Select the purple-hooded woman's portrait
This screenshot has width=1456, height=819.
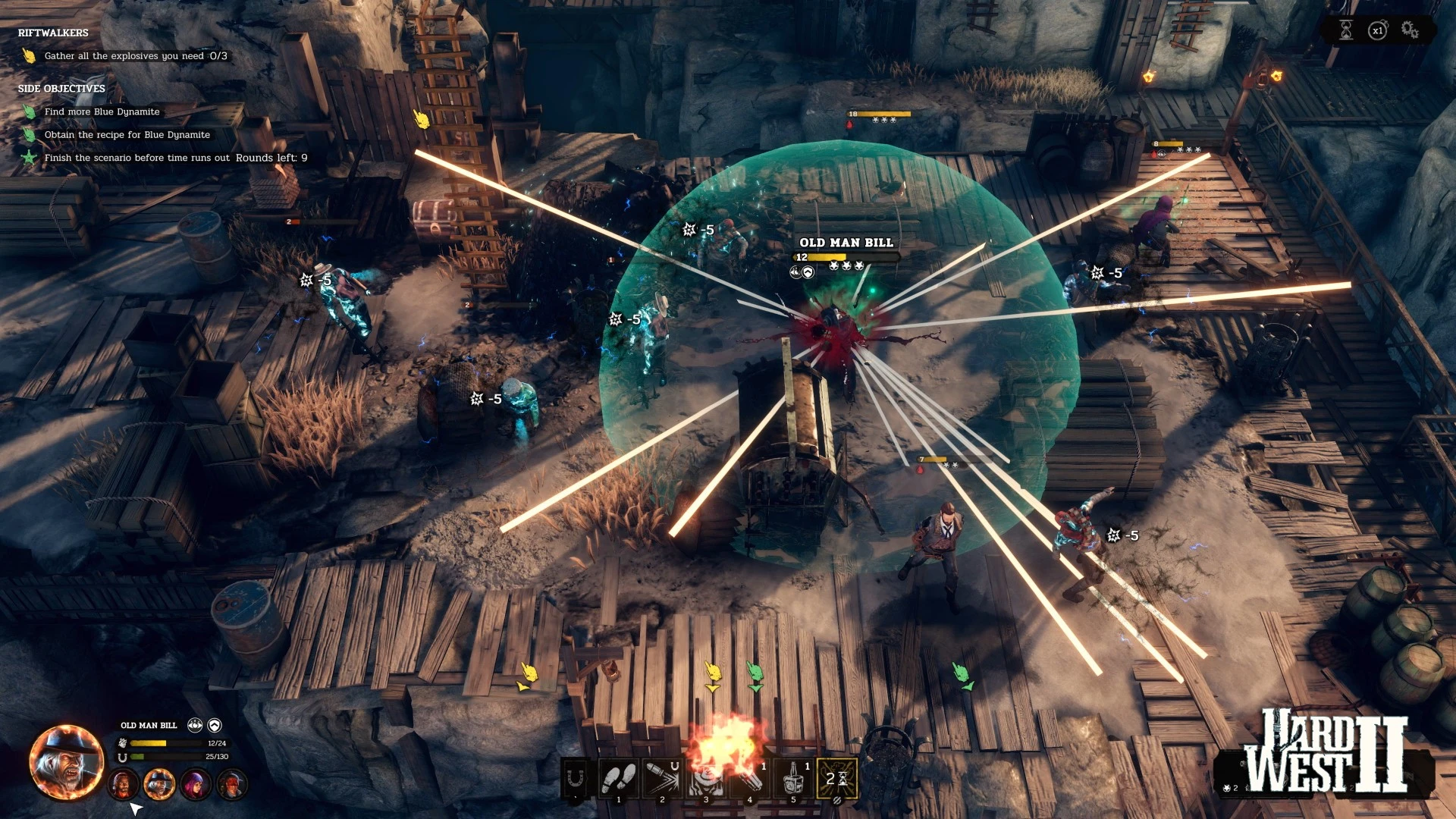coord(196,784)
